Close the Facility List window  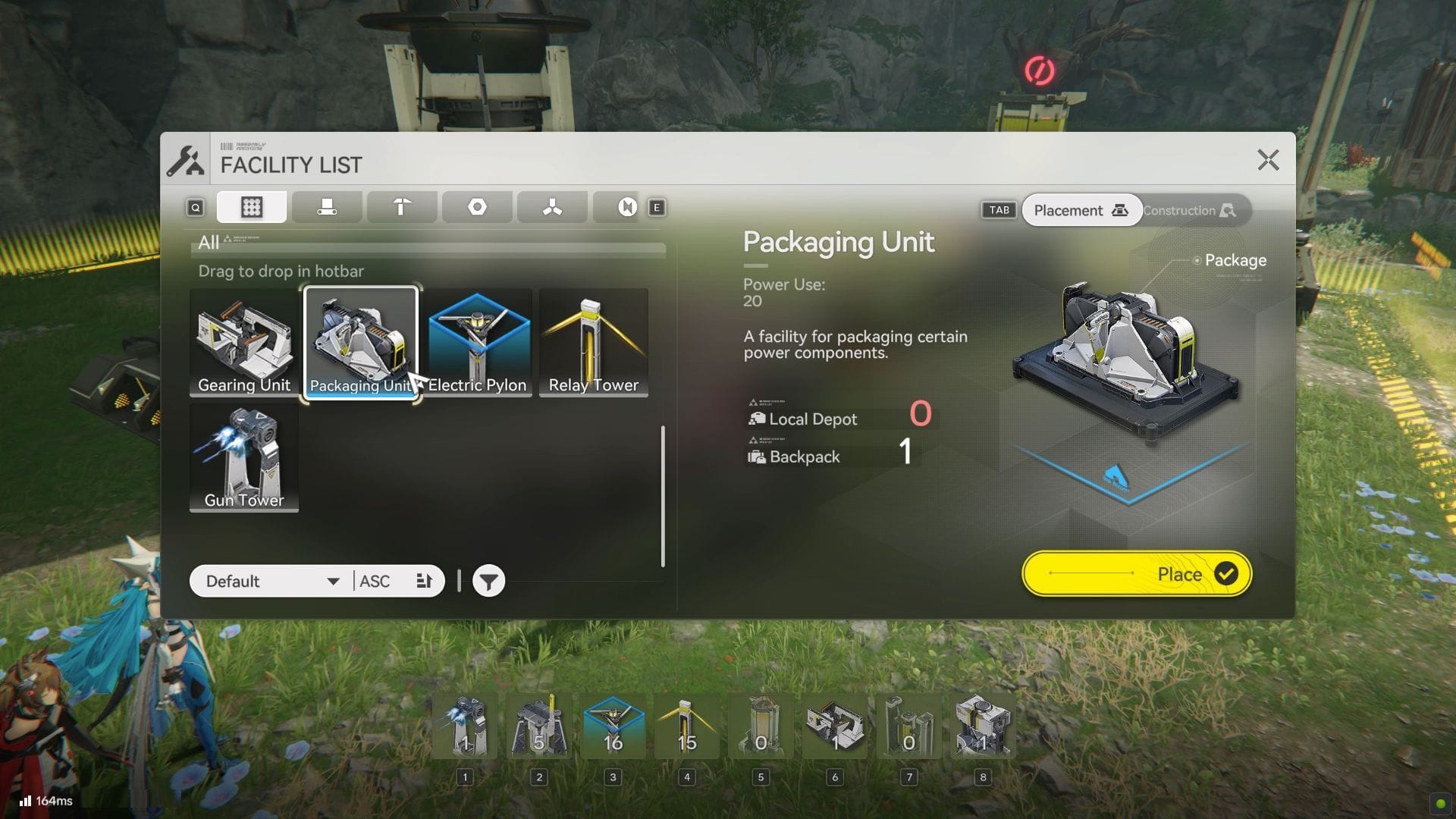pyautogui.click(x=1268, y=160)
